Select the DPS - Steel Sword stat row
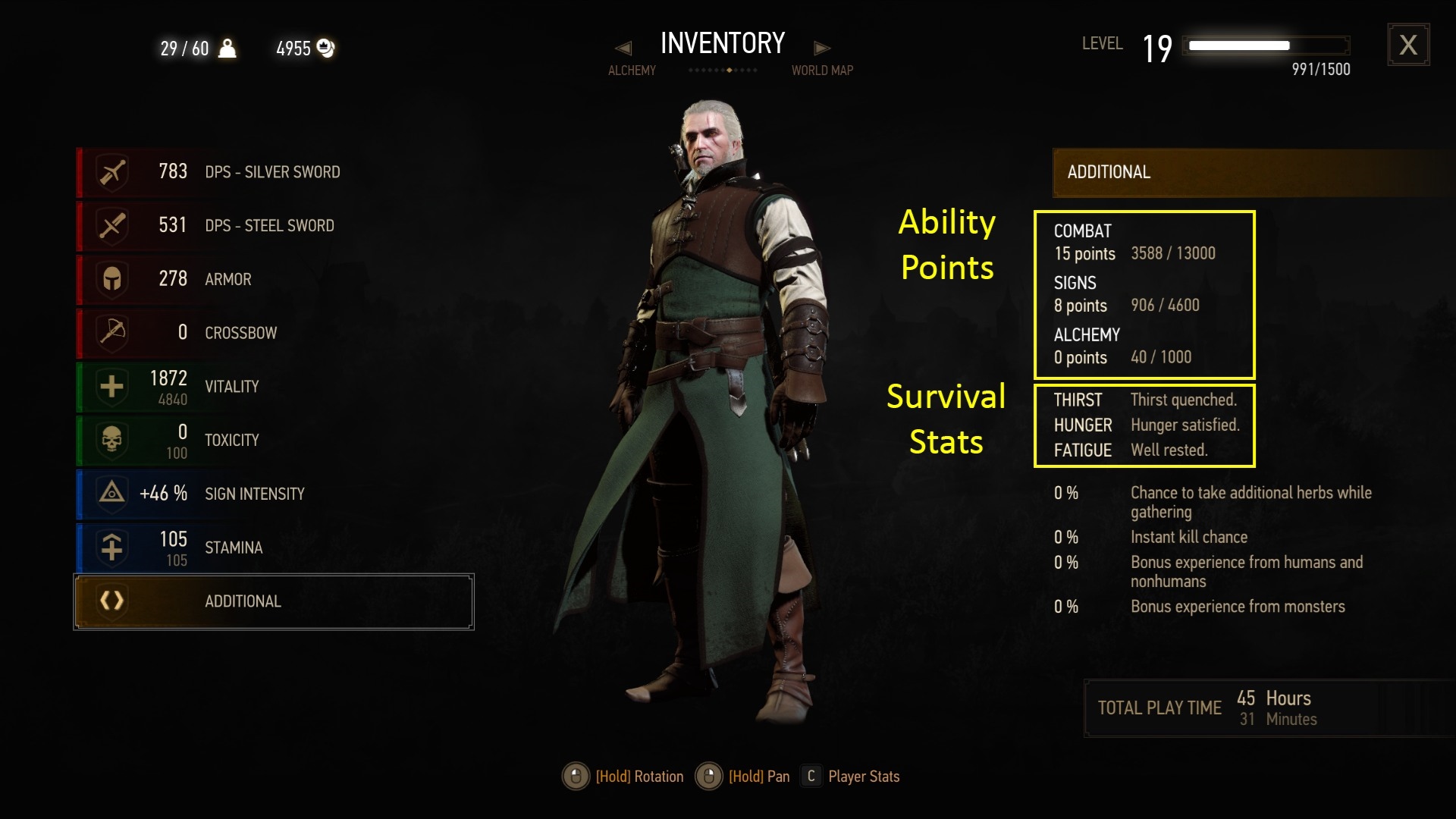 click(273, 225)
